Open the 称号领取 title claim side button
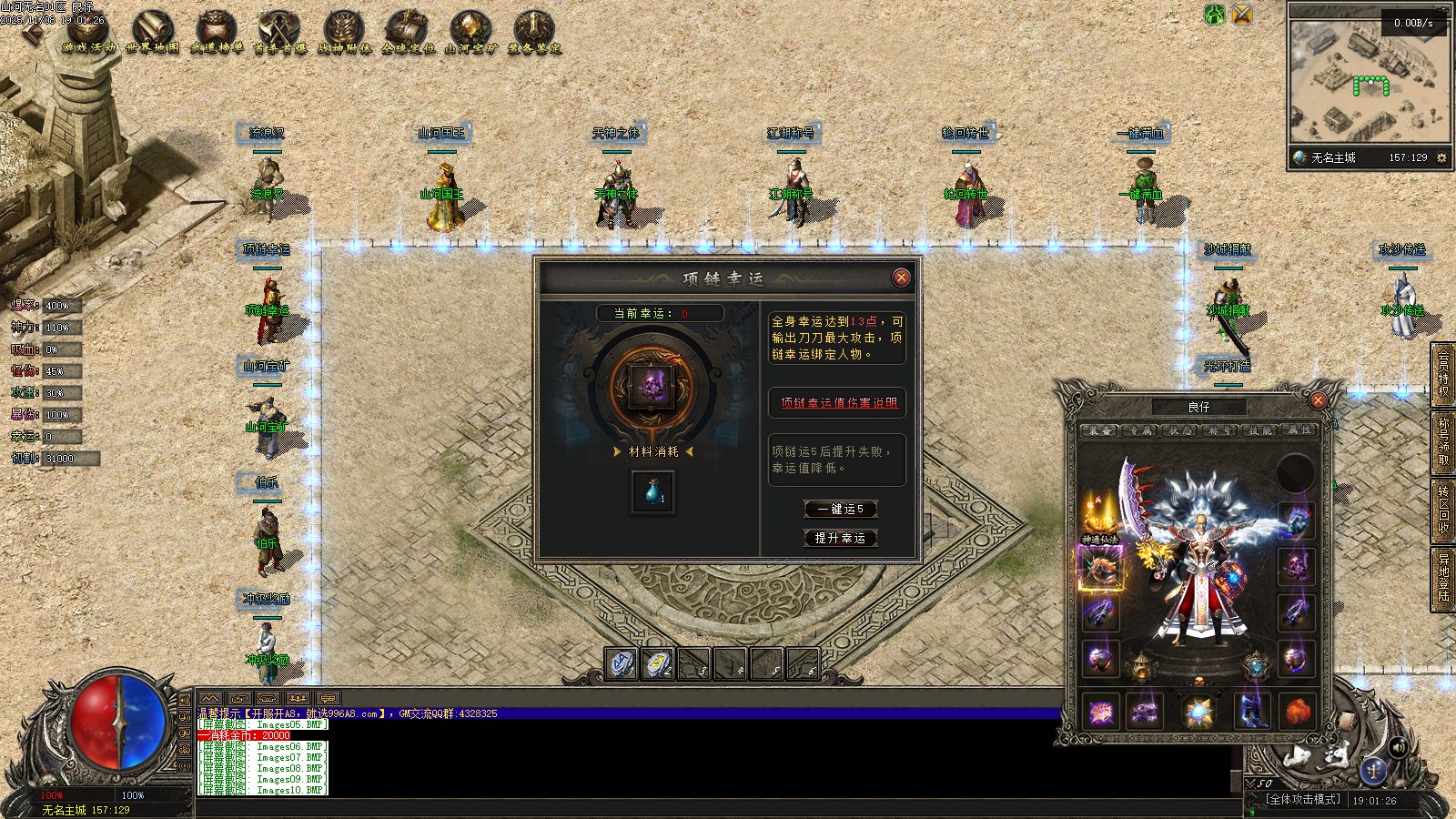This screenshot has width=1456, height=819. 1443,441
